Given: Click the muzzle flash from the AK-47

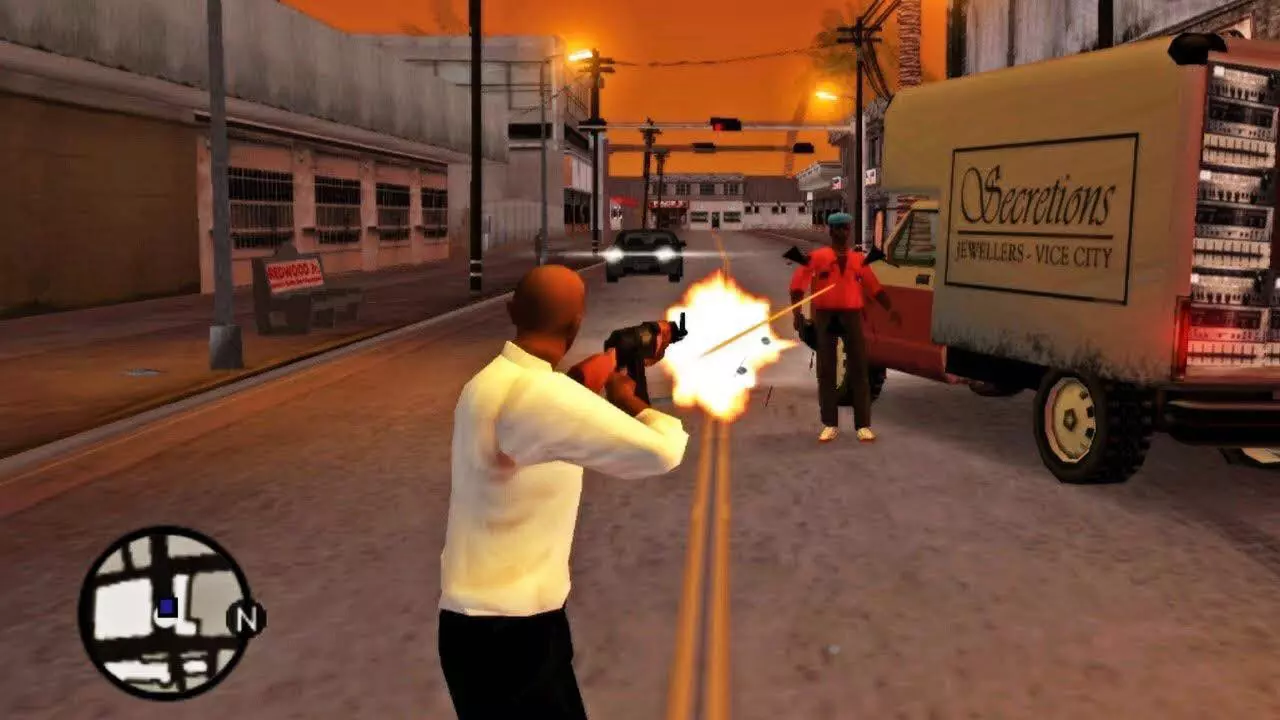Looking at the screenshot, I should pyautogui.click(x=710, y=340).
